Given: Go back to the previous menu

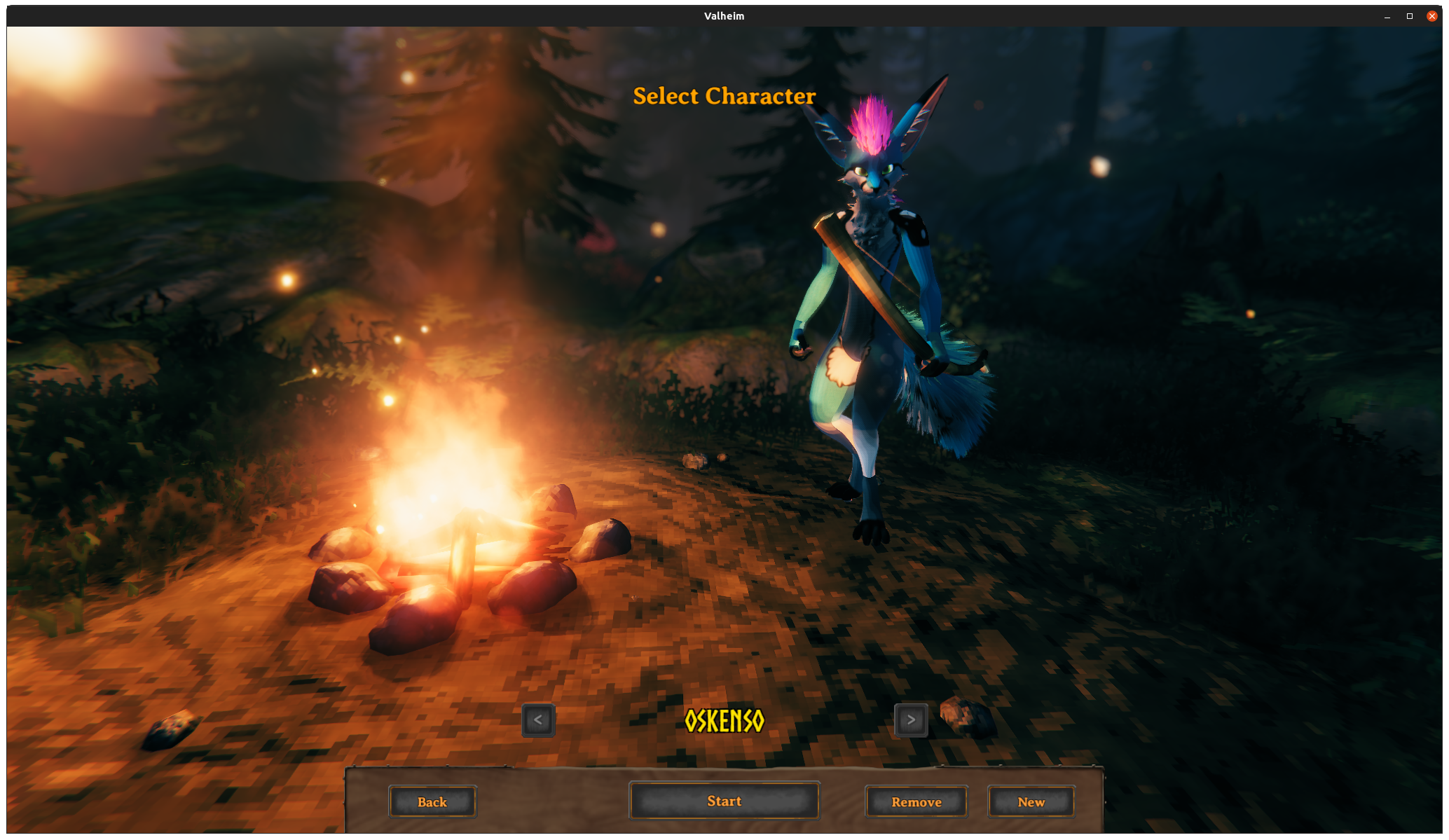Looking at the screenshot, I should point(432,801).
